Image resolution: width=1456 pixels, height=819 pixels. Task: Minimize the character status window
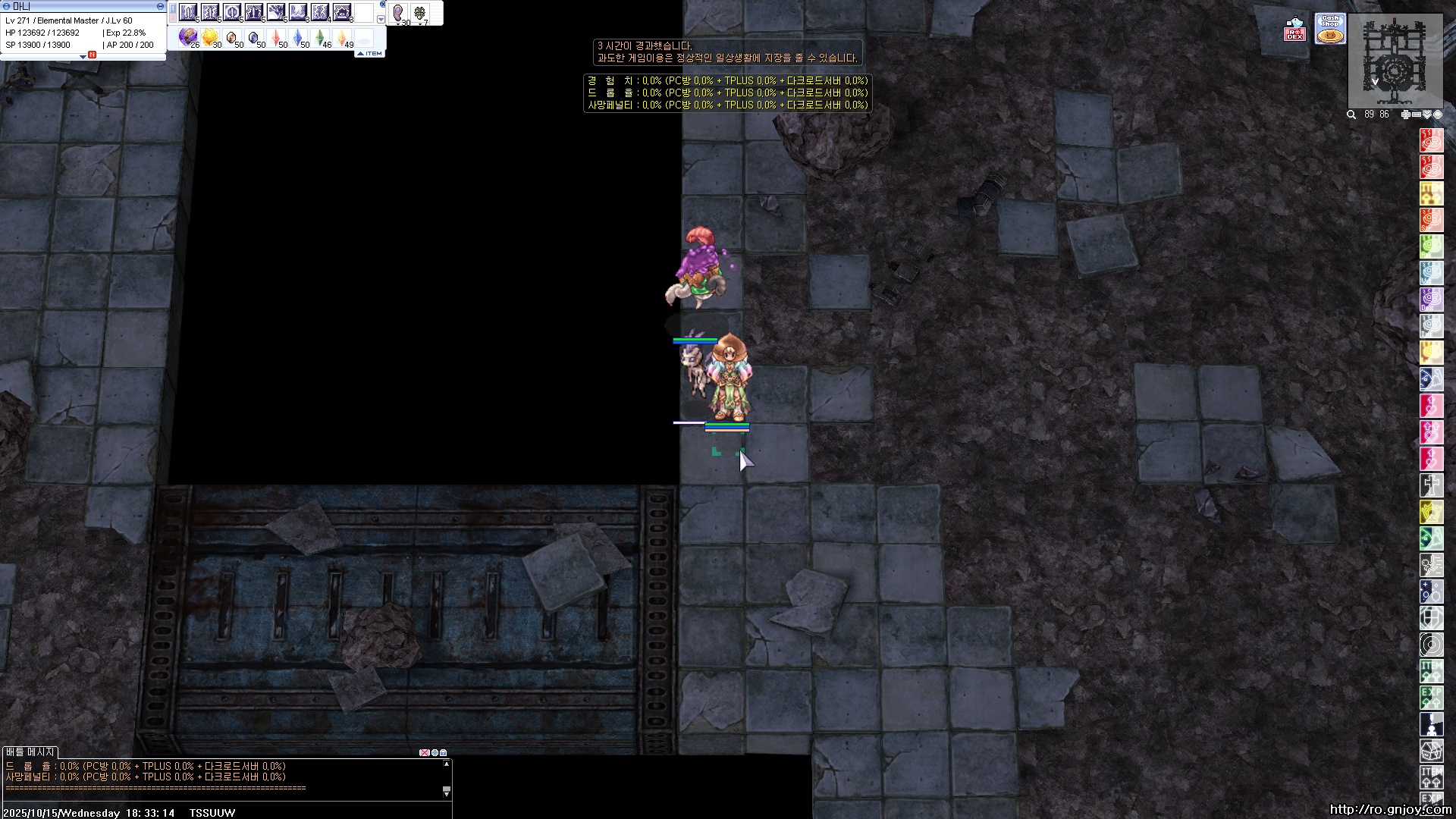coord(160,6)
